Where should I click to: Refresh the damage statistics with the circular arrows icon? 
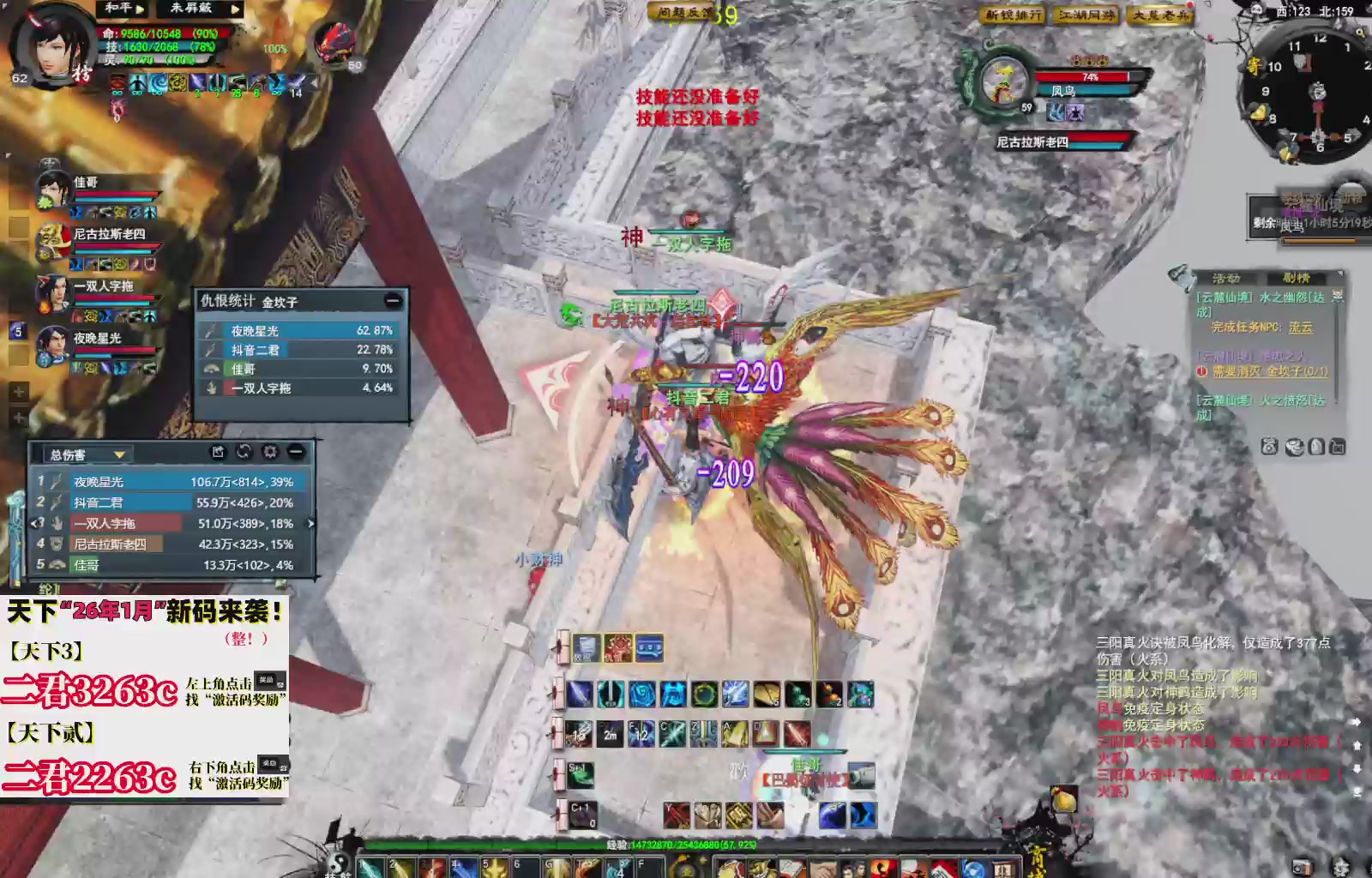244,452
